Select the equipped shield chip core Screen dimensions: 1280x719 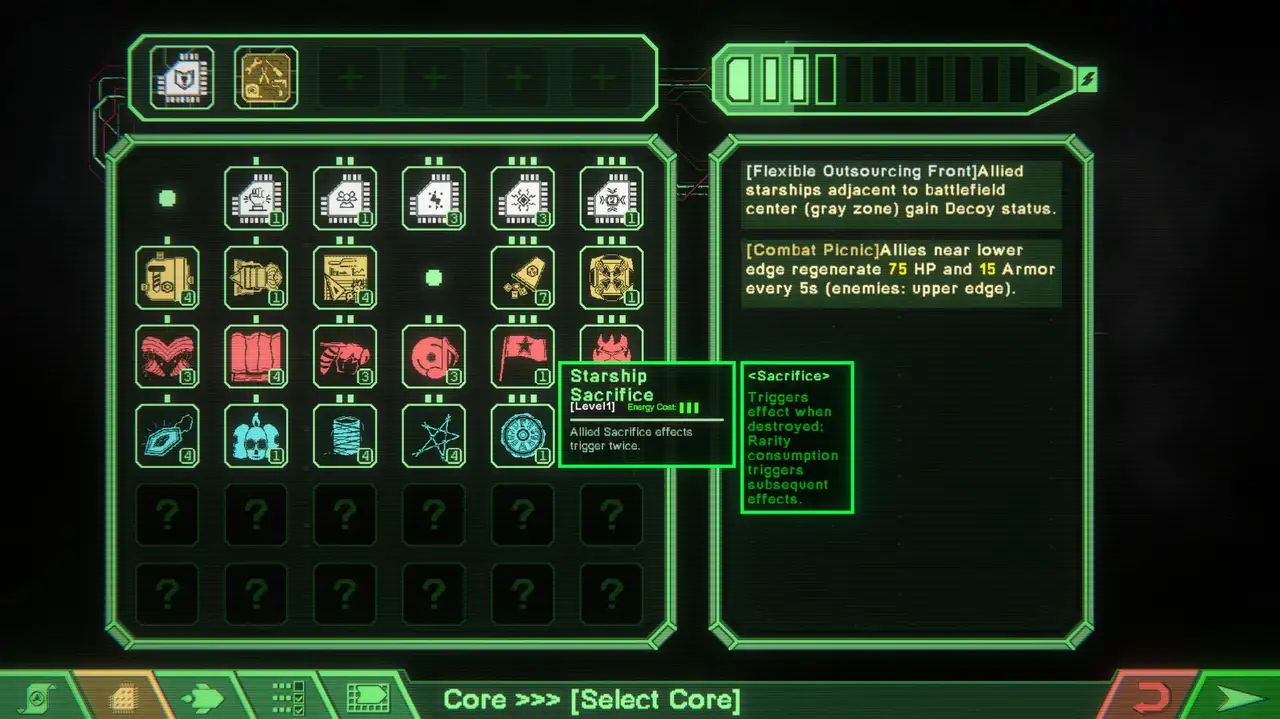(x=181, y=77)
